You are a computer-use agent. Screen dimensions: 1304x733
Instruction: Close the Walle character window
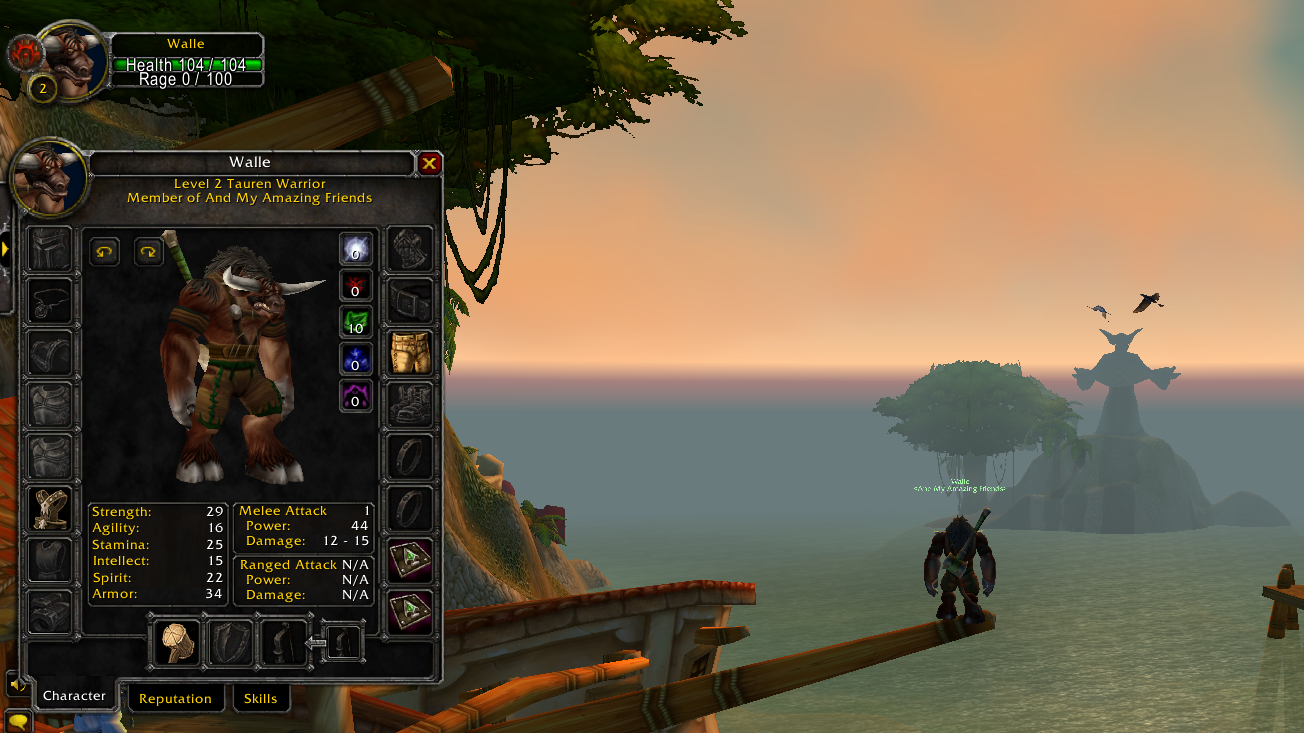click(x=429, y=163)
